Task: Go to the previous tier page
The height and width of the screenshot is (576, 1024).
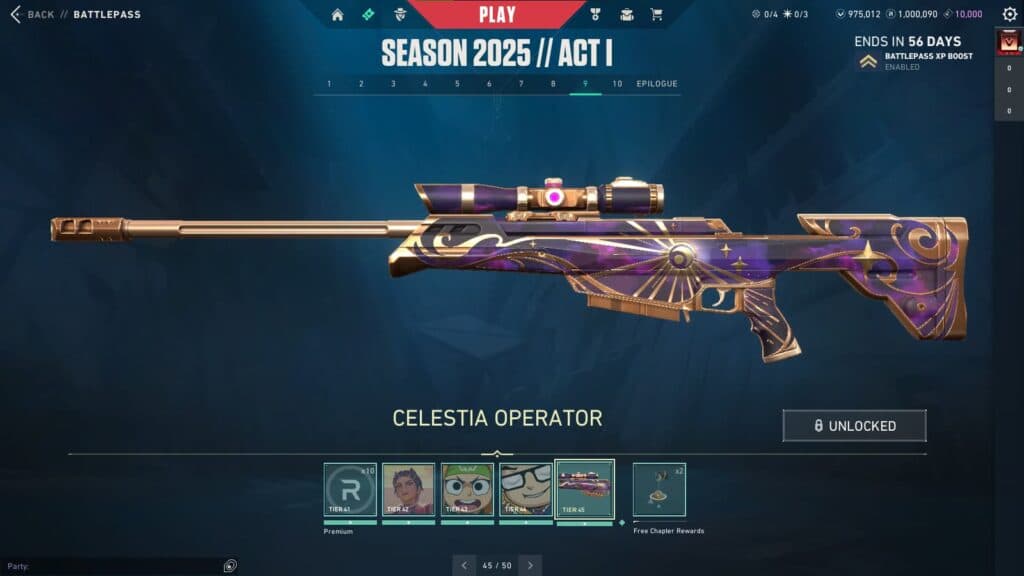Action: point(464,566)
